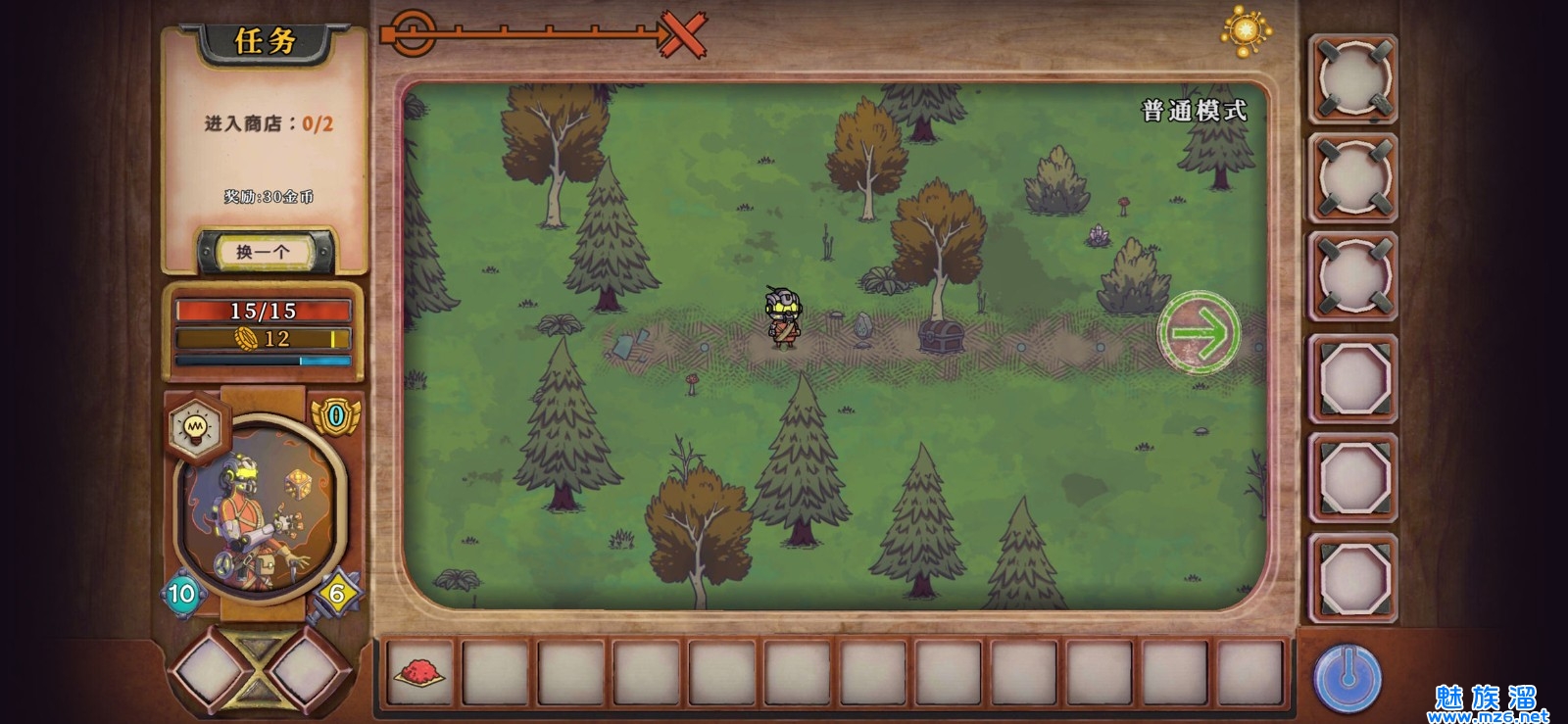Click the lightbulb hint icon
The image size is (1568, 724).
pyautogui.click(x=196, y=426)
